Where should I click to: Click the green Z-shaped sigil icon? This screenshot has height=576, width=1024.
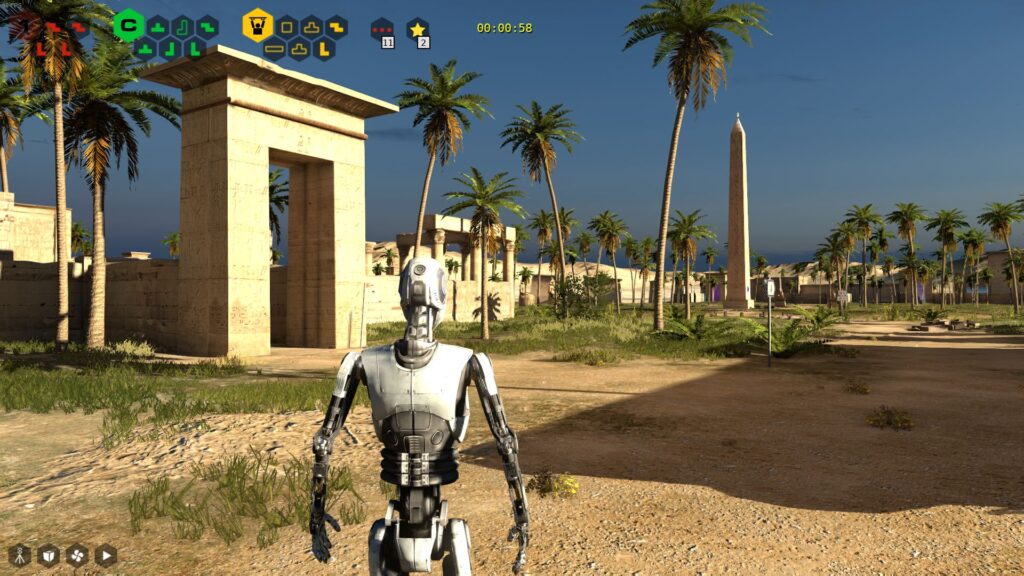point(207,26)
